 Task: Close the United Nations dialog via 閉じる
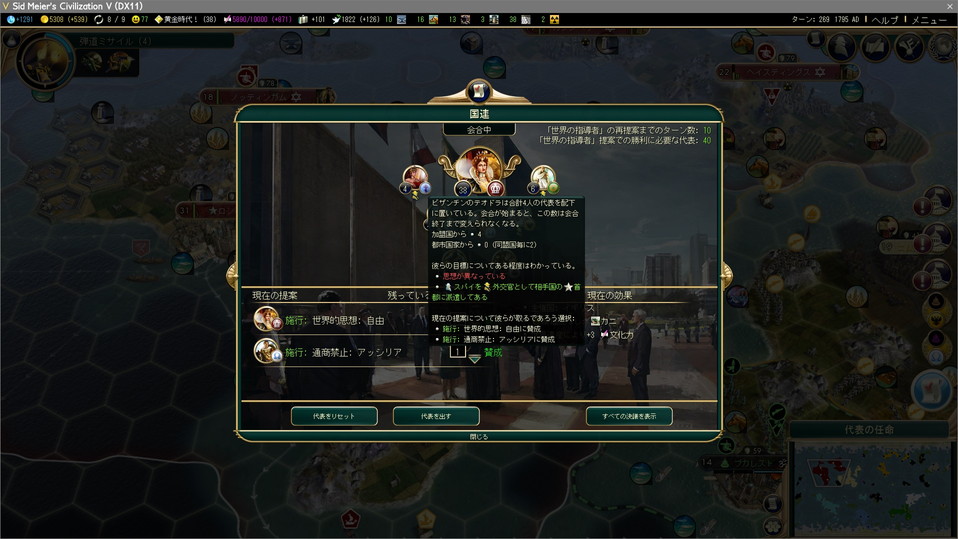(480, 436)
